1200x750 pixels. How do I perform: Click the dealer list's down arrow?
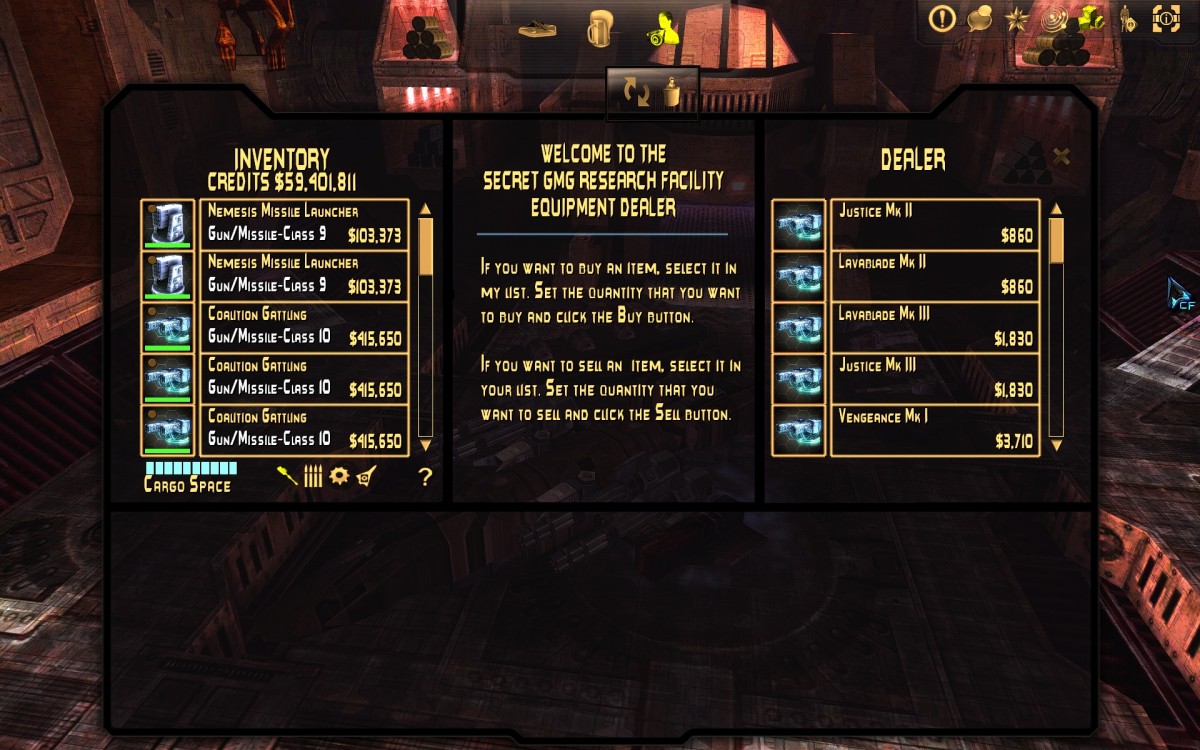pos(1056,444)
